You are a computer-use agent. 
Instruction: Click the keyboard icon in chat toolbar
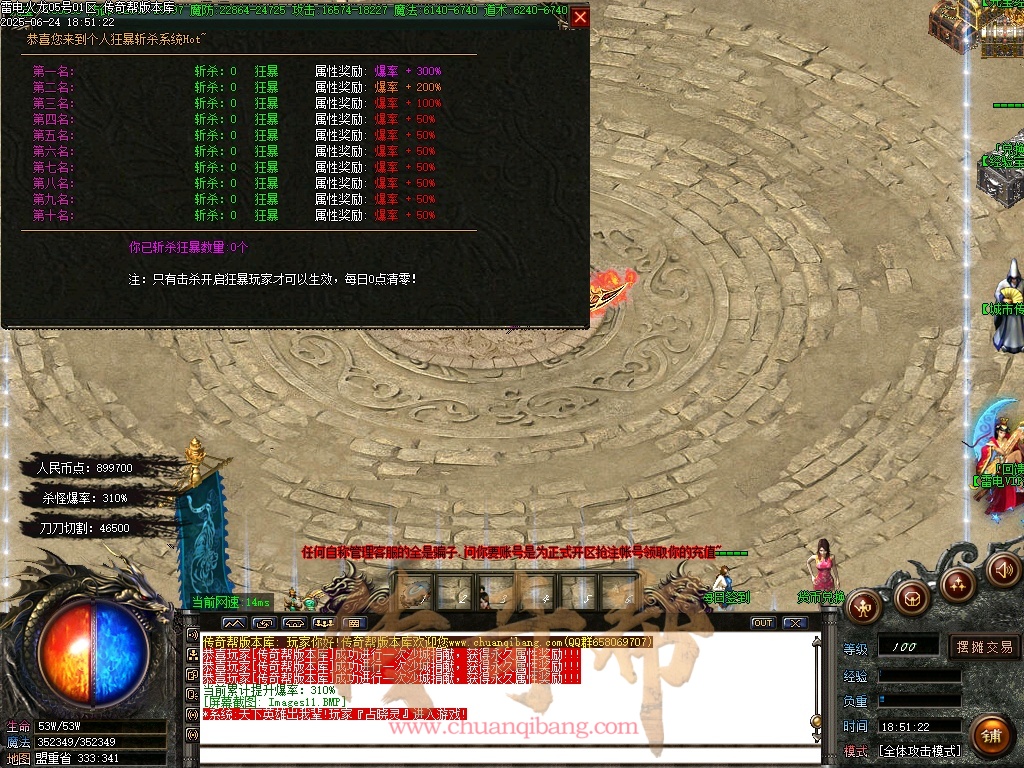[x=356, y=623]
